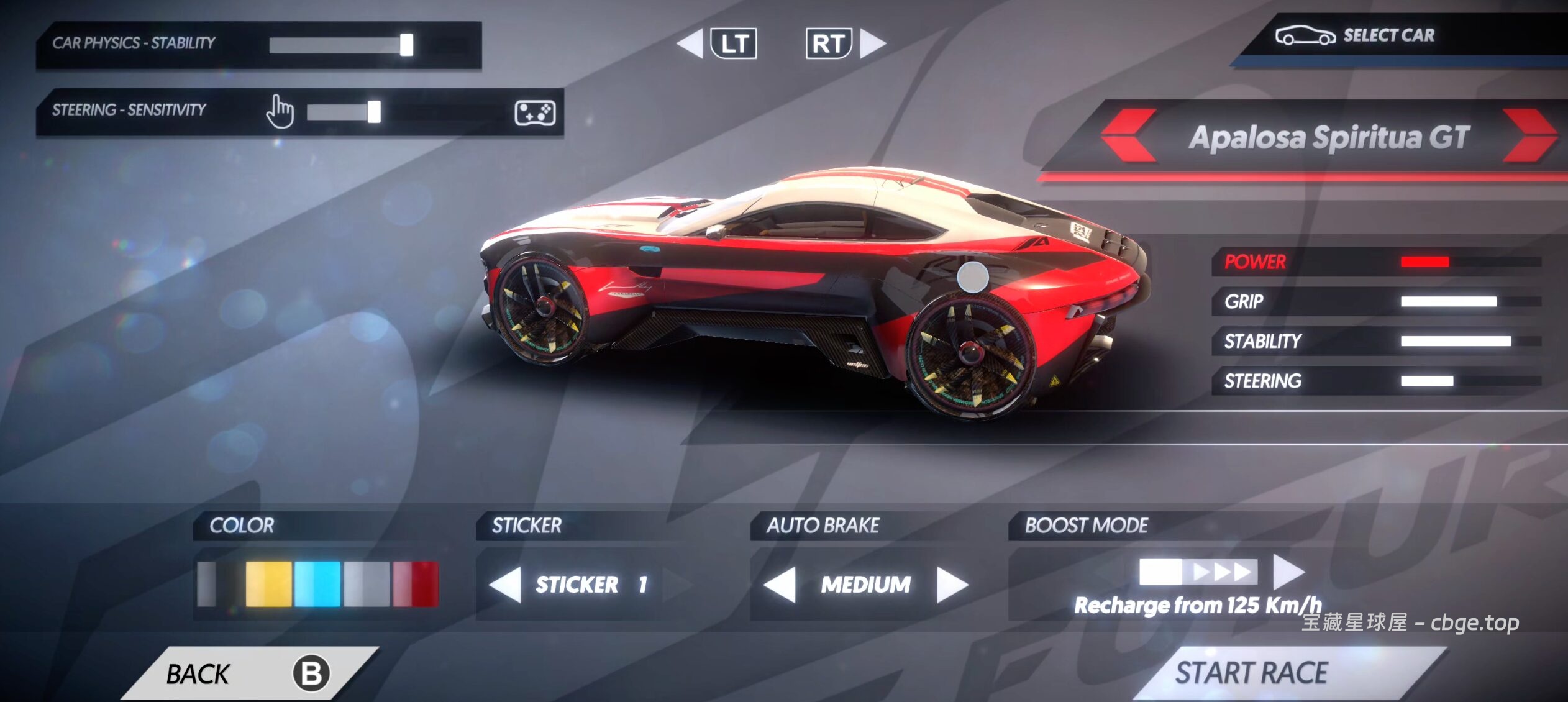This screenshot has width=1568, height=702.
Task: Change Boost Mode with its right arrow
Action: 1288,571
